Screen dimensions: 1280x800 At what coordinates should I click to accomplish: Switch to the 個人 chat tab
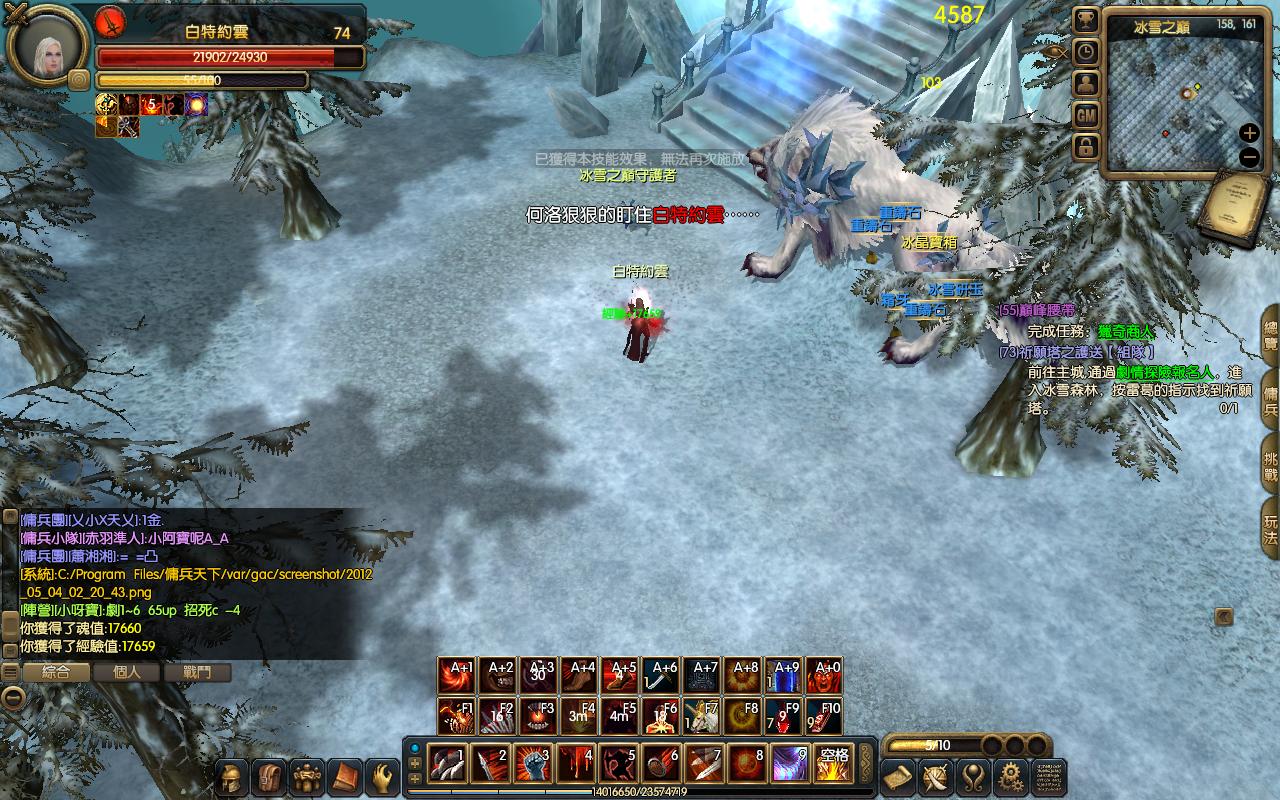point(127,672)
